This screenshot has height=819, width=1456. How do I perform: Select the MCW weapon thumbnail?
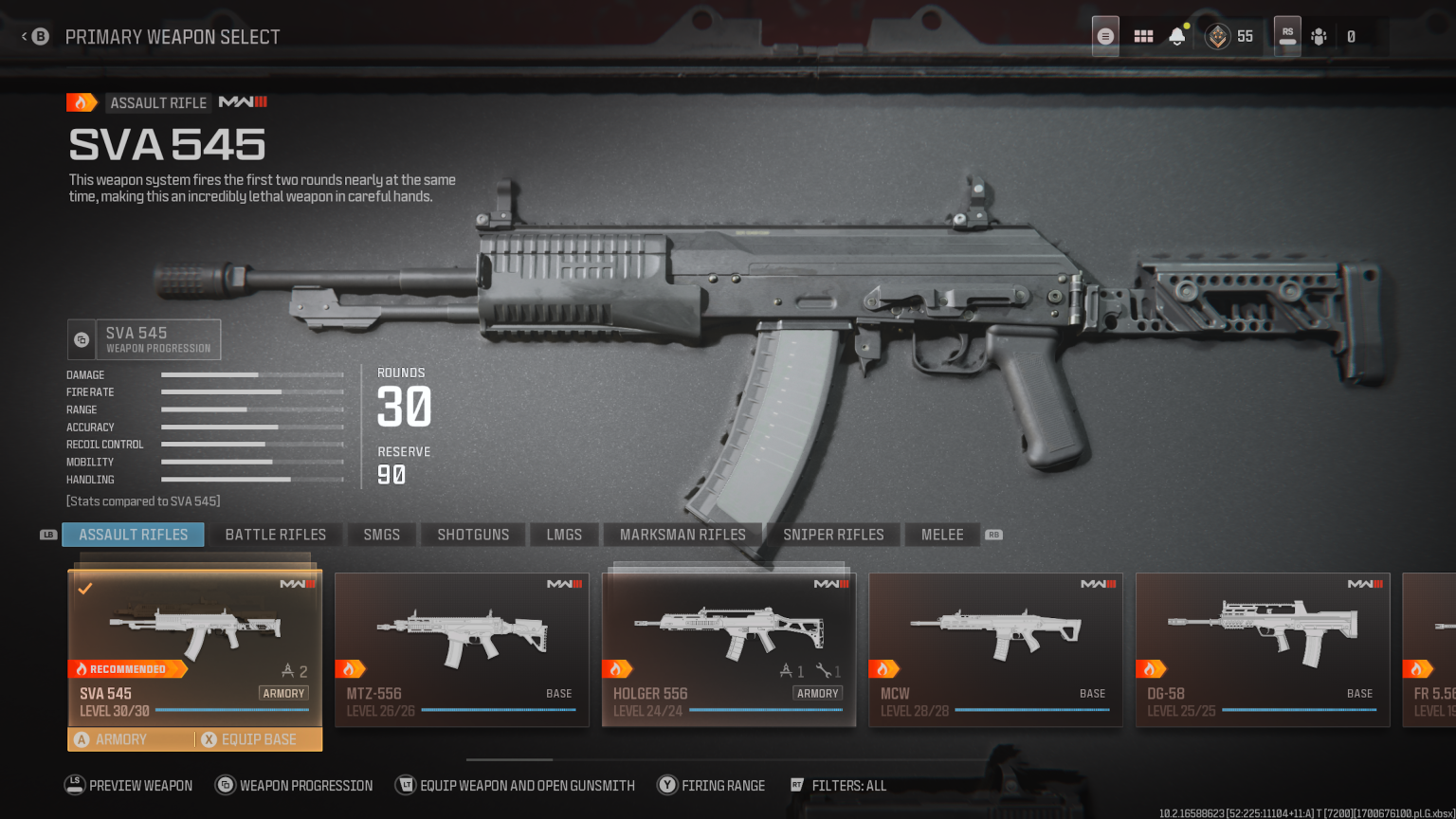point(994,630)
